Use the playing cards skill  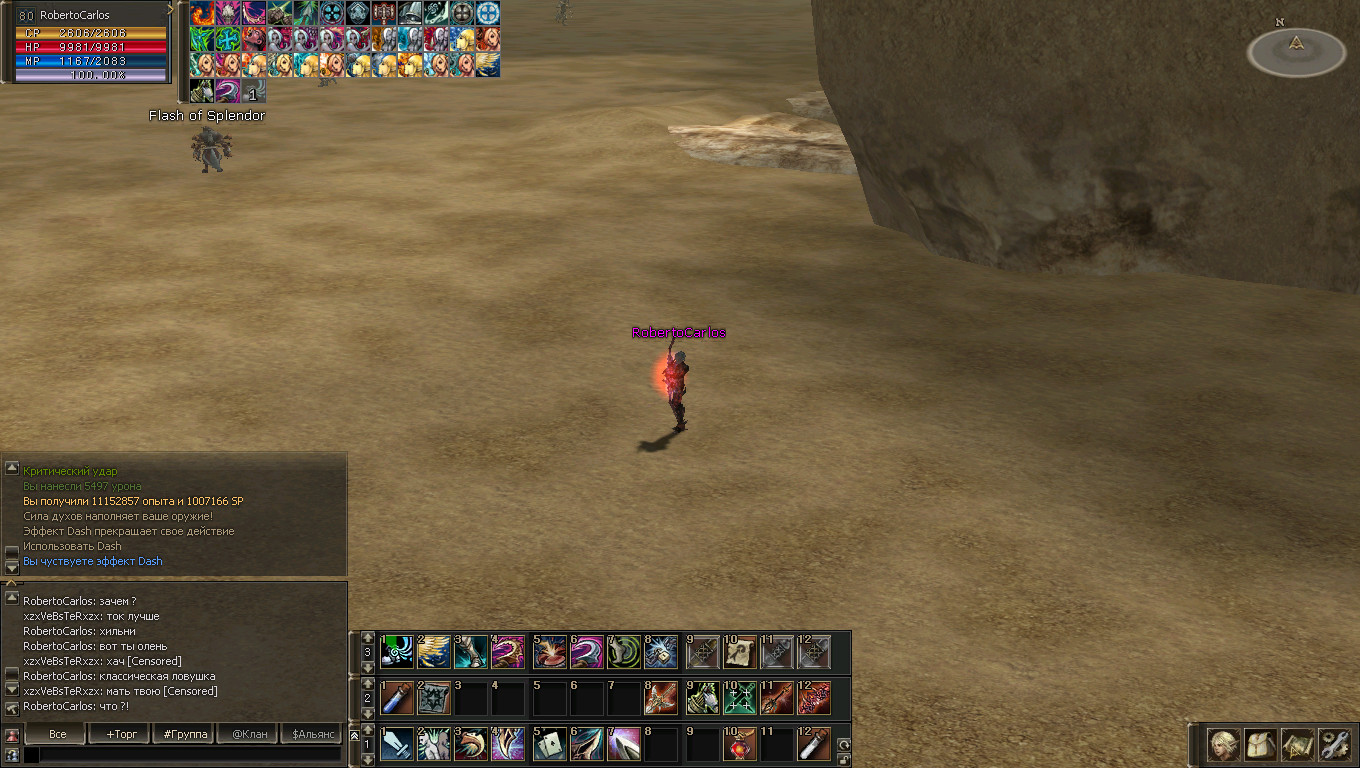pos(550,744)
